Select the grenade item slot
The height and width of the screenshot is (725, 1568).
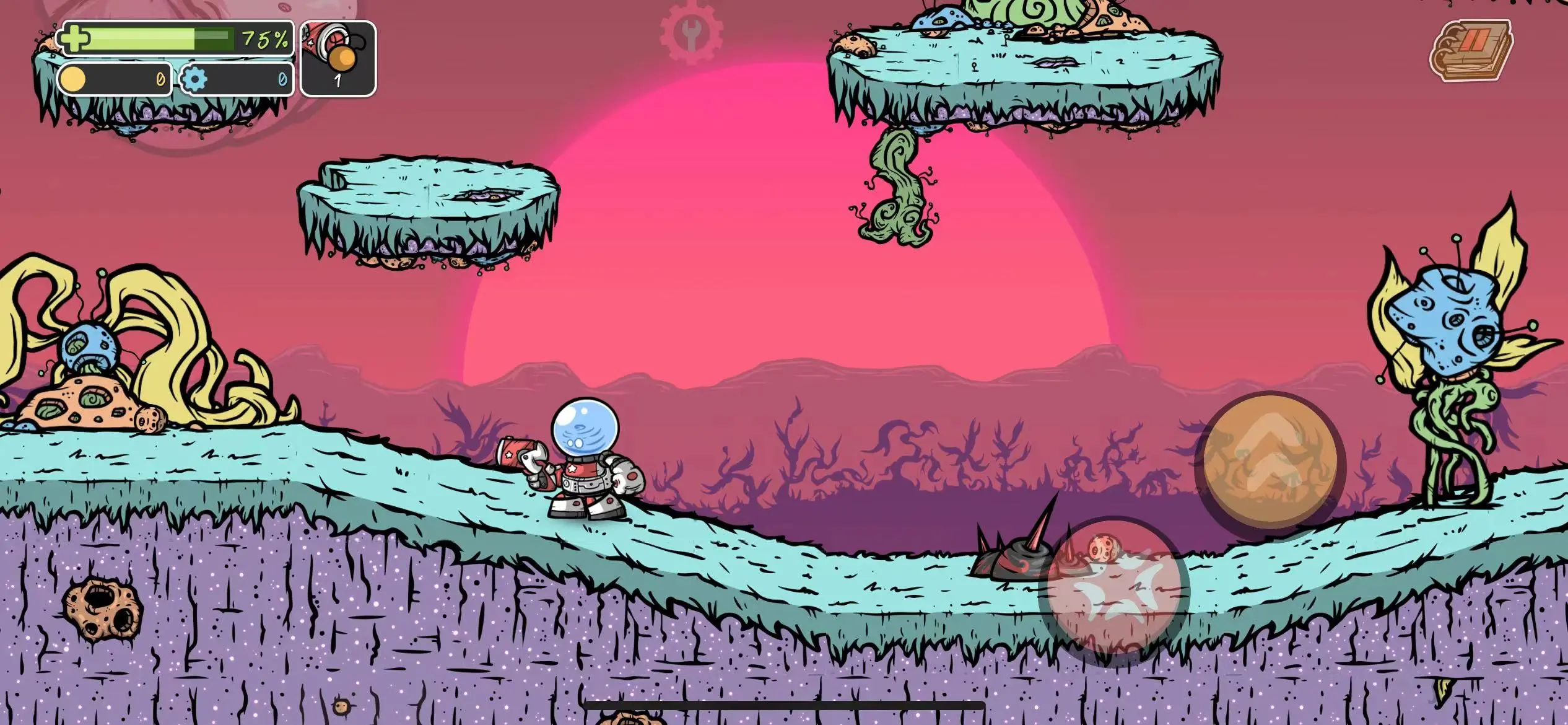click(x=338, y=59)
